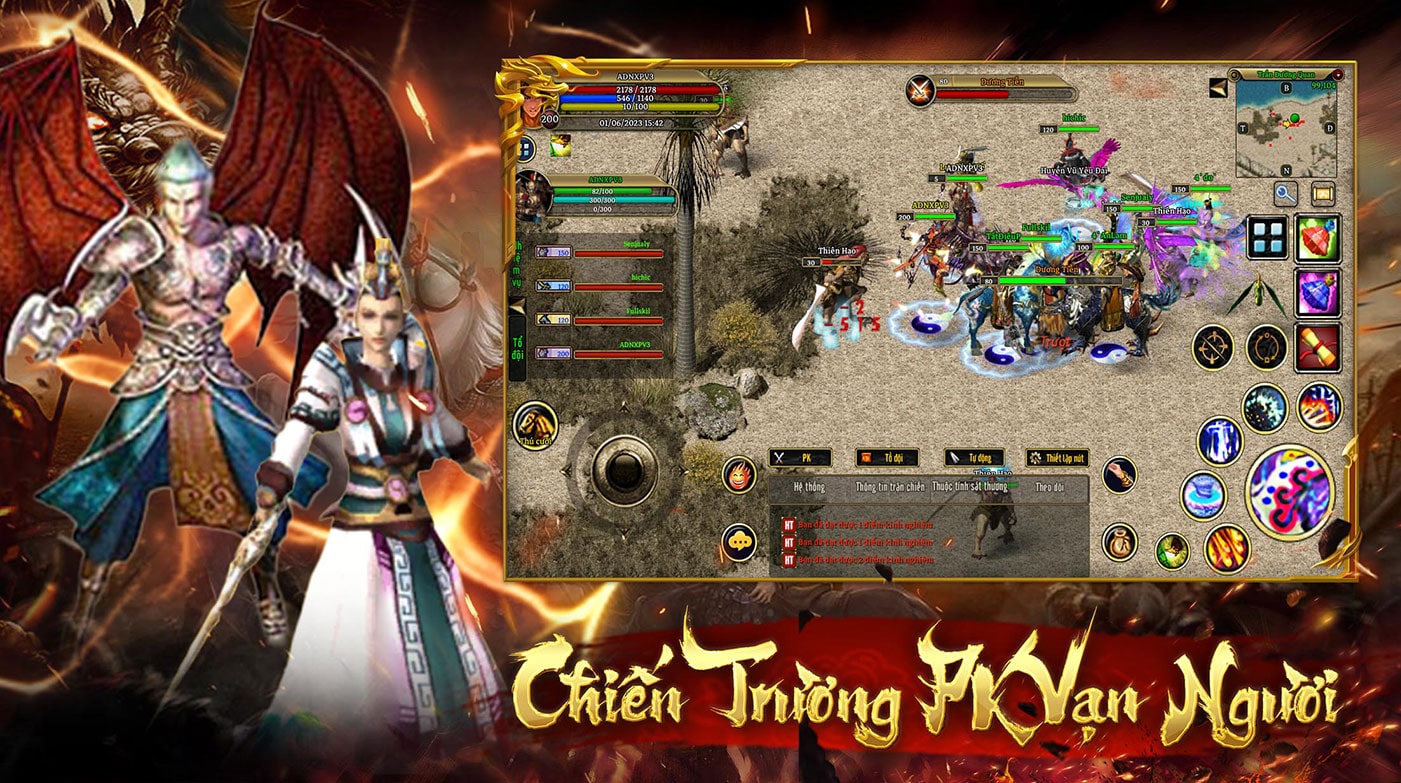Viewport: 1401px width, 783px height.
Task: Enable Tự động auto-play
Action: pyautogui.click(x=974, y=458)
